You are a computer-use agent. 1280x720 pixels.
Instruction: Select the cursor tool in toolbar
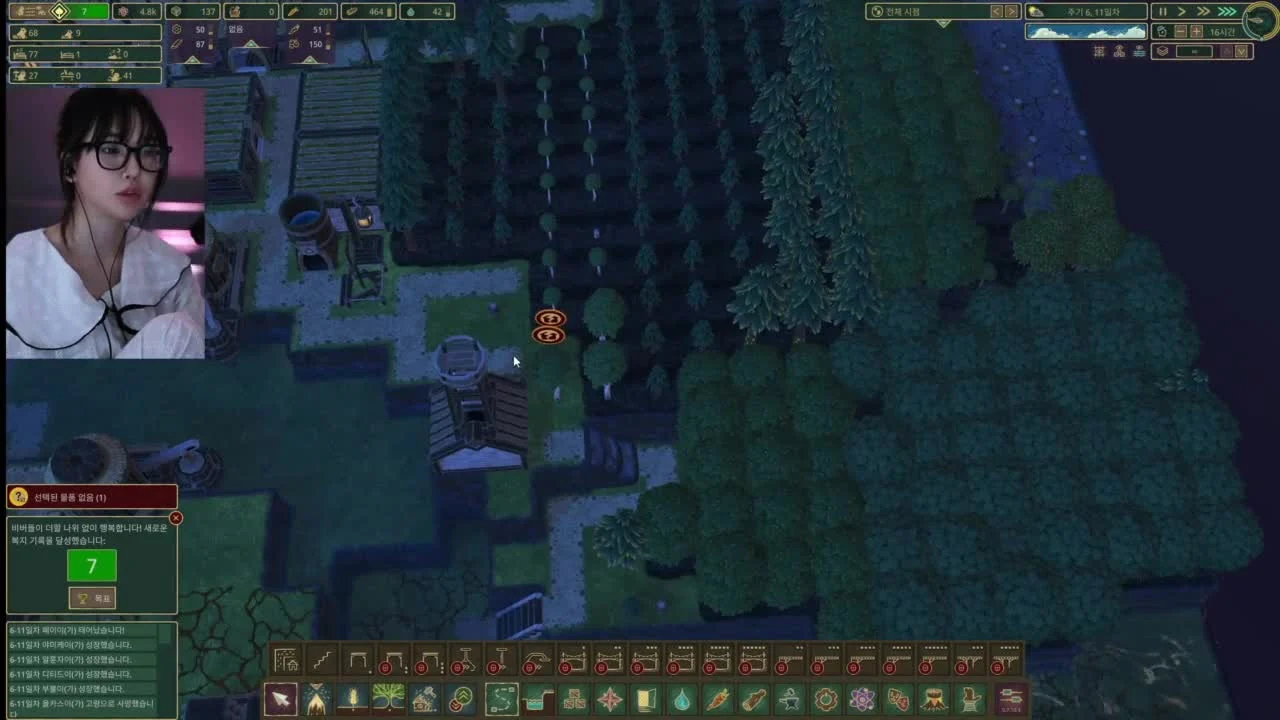tap(281, 698)
